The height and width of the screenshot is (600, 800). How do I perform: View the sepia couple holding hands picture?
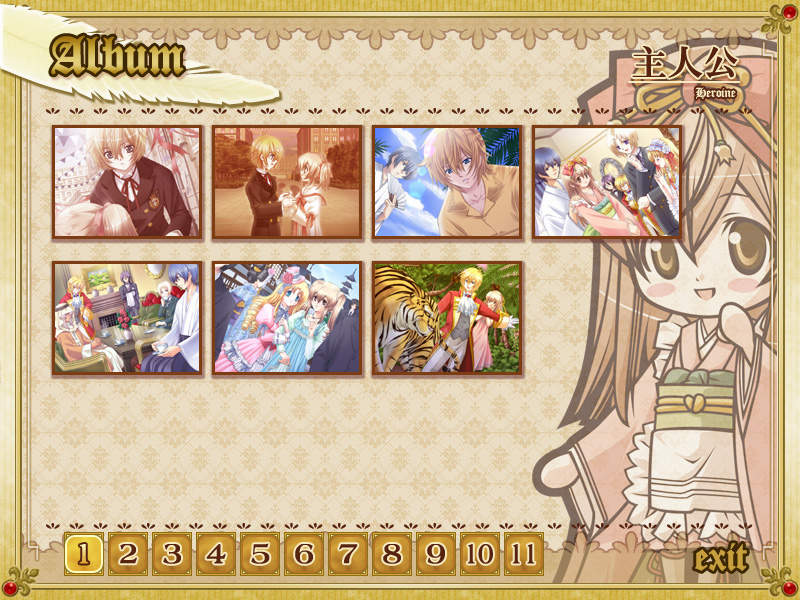coord(287,182)
